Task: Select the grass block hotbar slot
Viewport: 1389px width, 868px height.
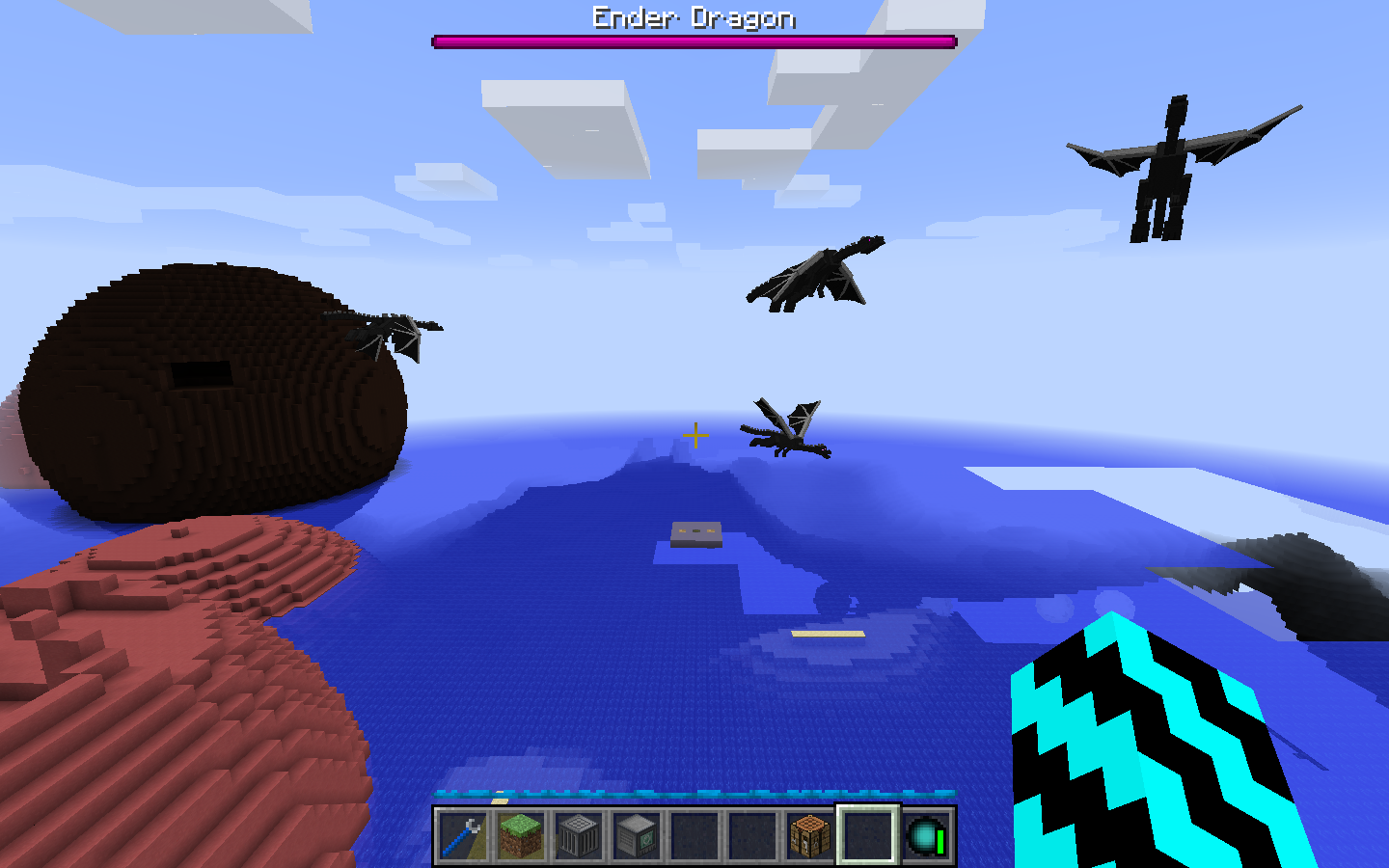Action: click(521, 835)
